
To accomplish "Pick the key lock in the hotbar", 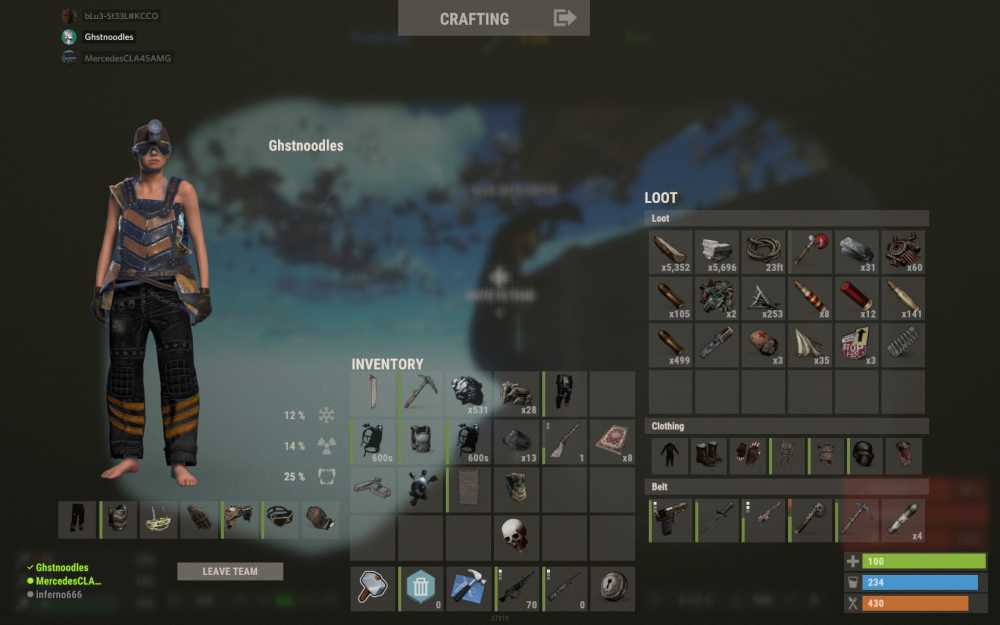I will (612, 588).
